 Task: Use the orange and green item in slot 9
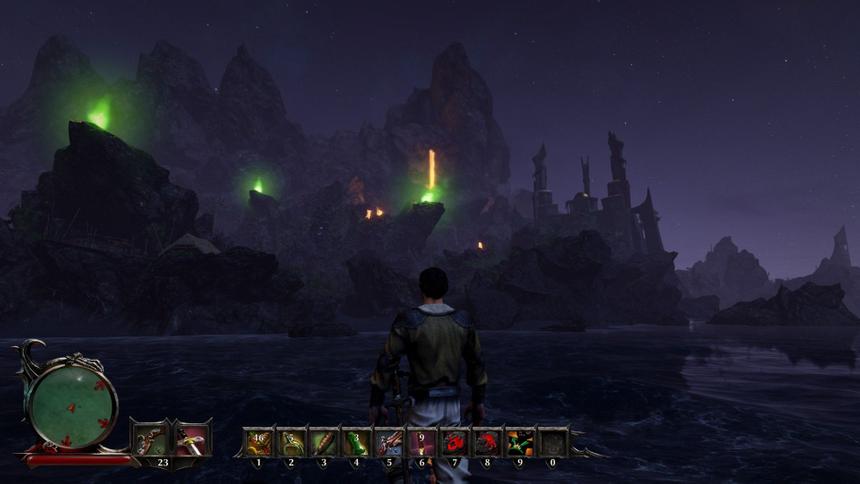pyautogui.click(x=520, y=441)
